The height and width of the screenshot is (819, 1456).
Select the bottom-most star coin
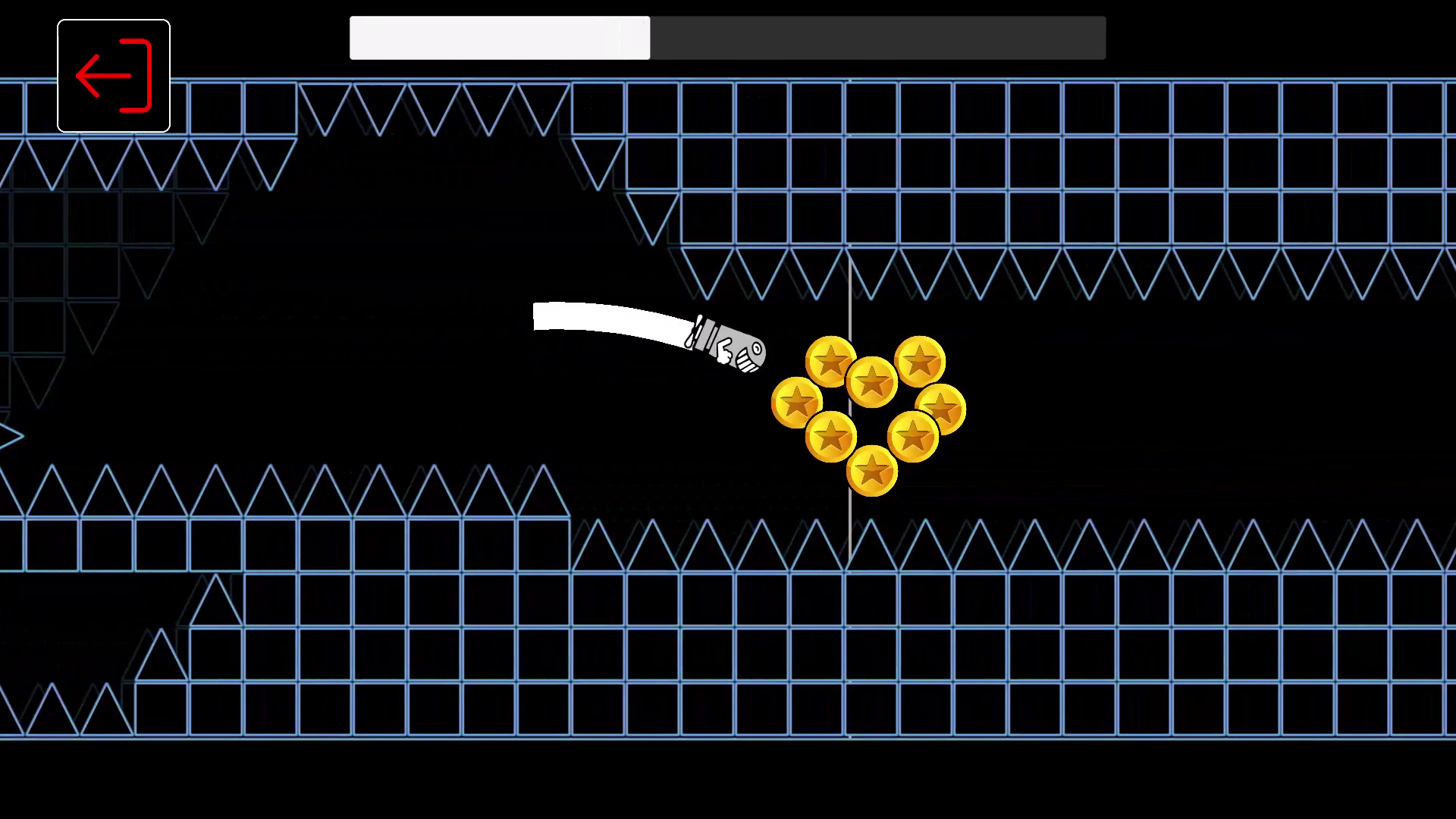pyautogui.click(x=871, y=470)
